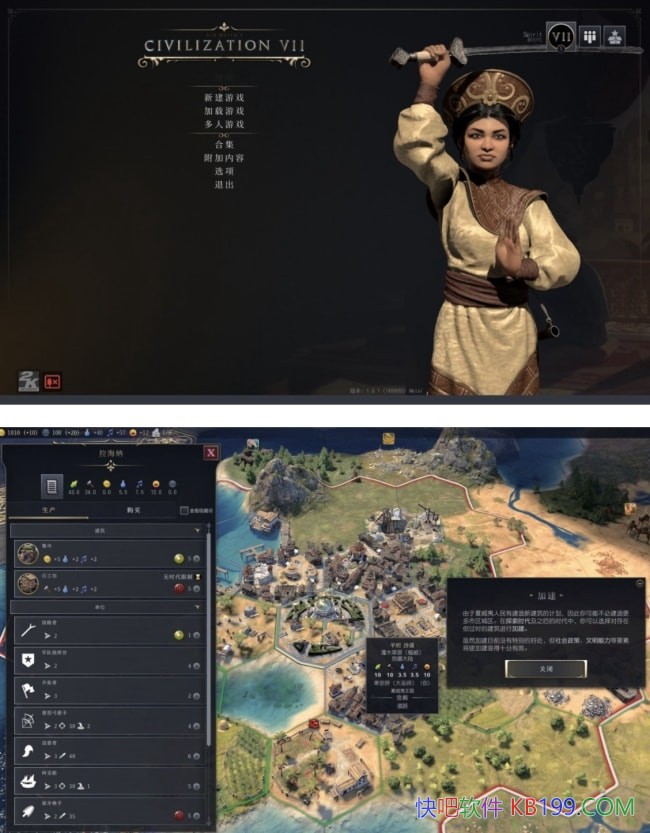Click the round VII emblem icon
The height and width of the screenshot is (833, 650).
tap(561, 37)
